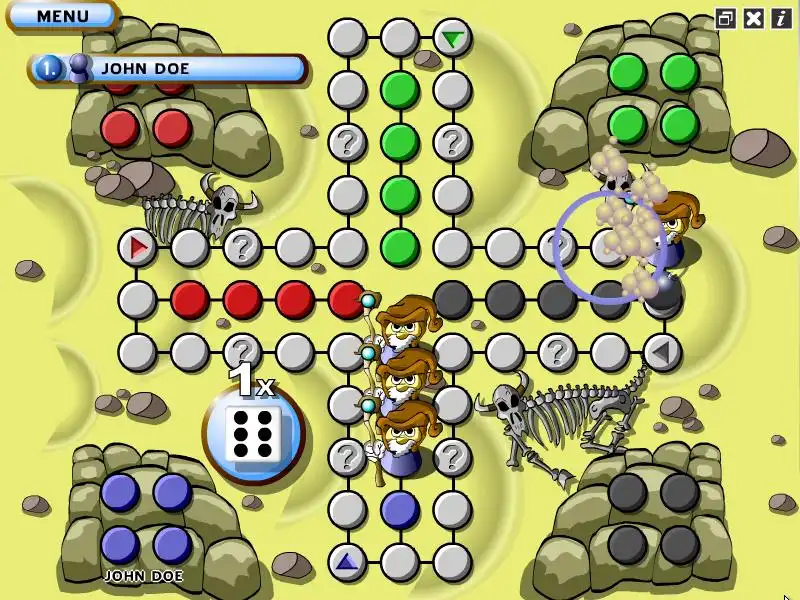Select the green arrow start tile
This screenshot has width=800, height=600.
coord(453,39)
